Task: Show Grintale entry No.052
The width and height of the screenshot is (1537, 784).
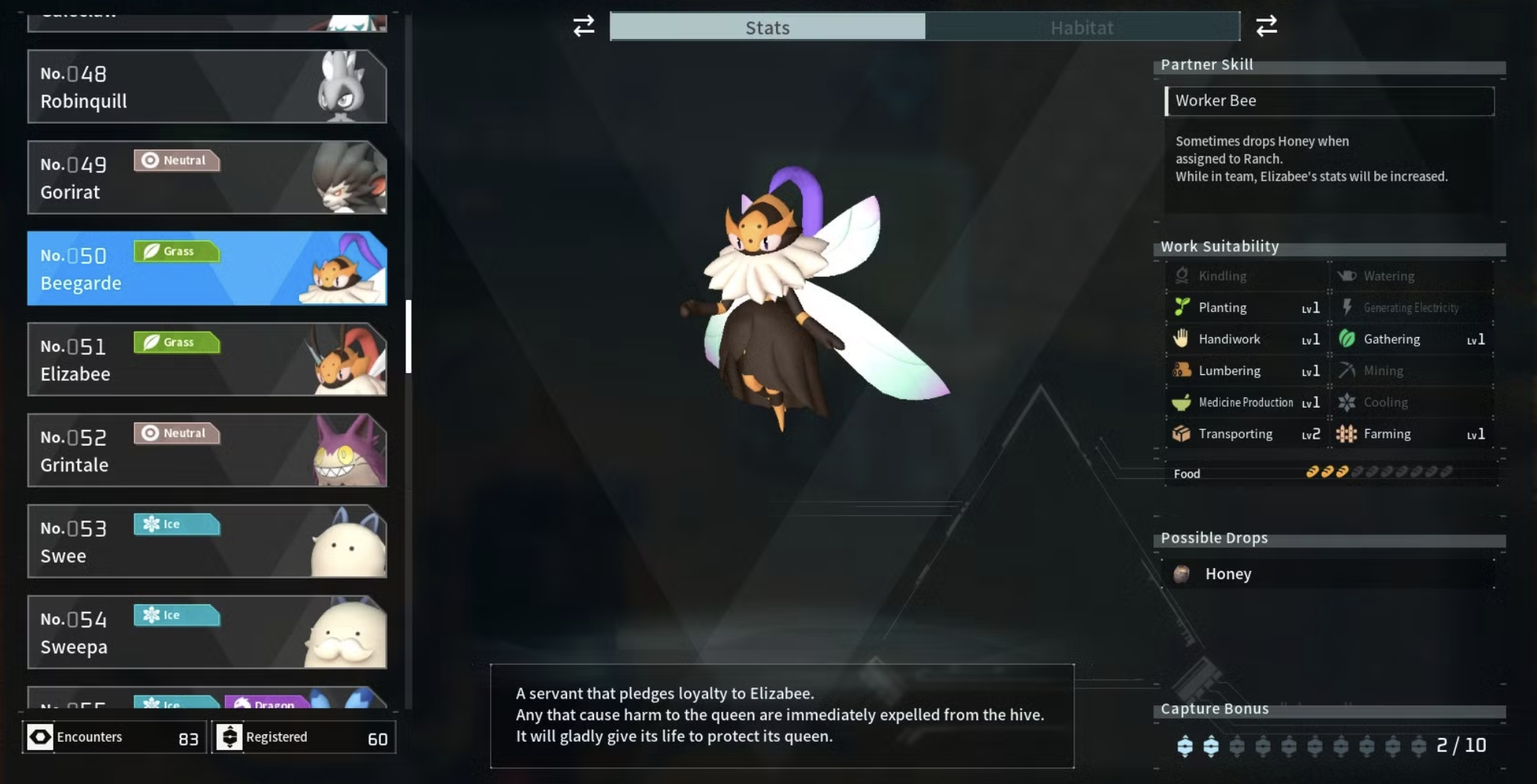Action: (206, 450)
